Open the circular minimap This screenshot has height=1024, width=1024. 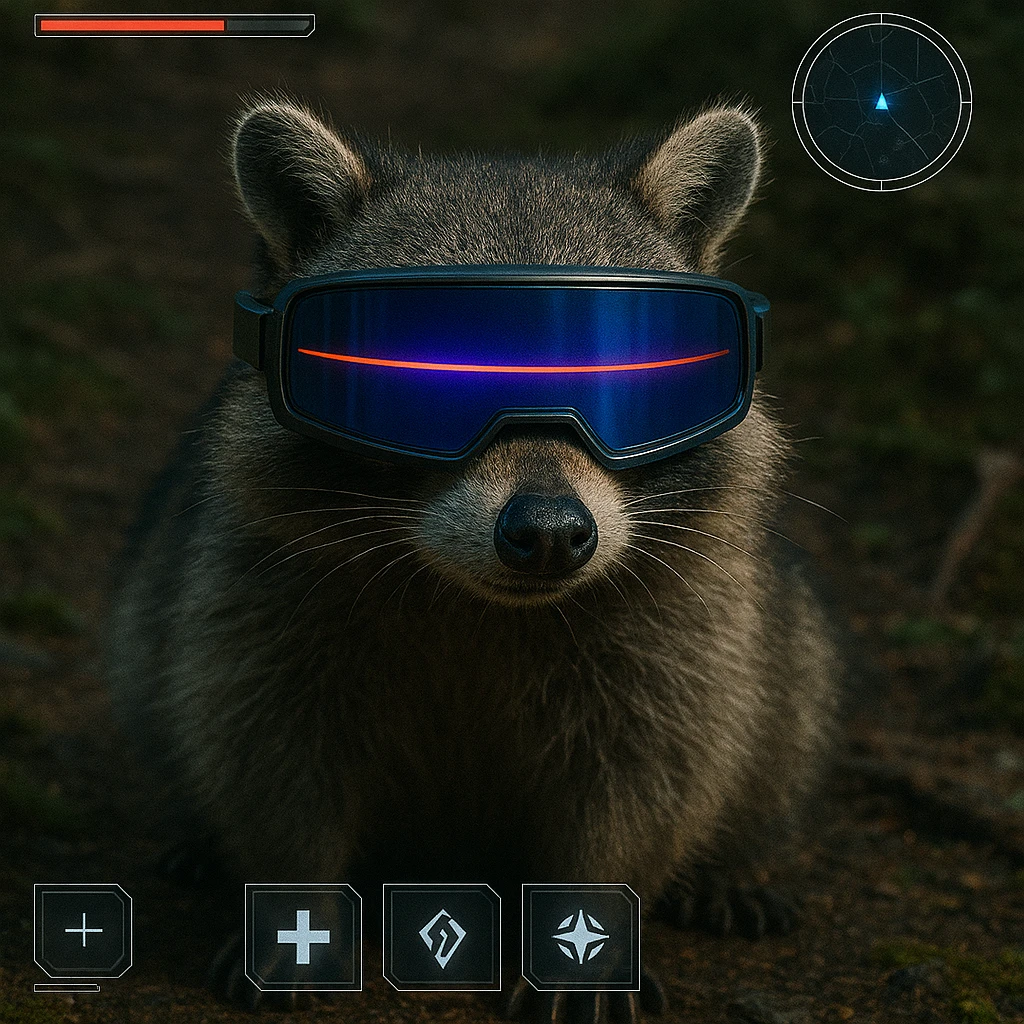tap(881, 101)
